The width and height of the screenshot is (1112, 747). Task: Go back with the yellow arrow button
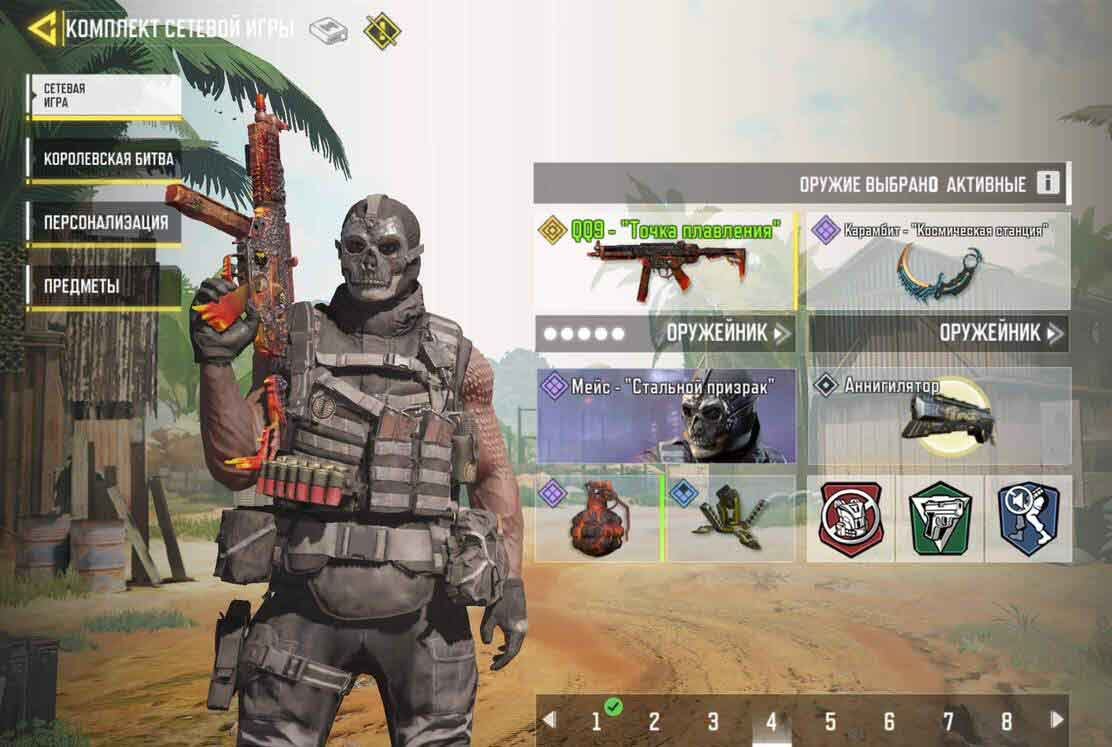tap(43, 28)
